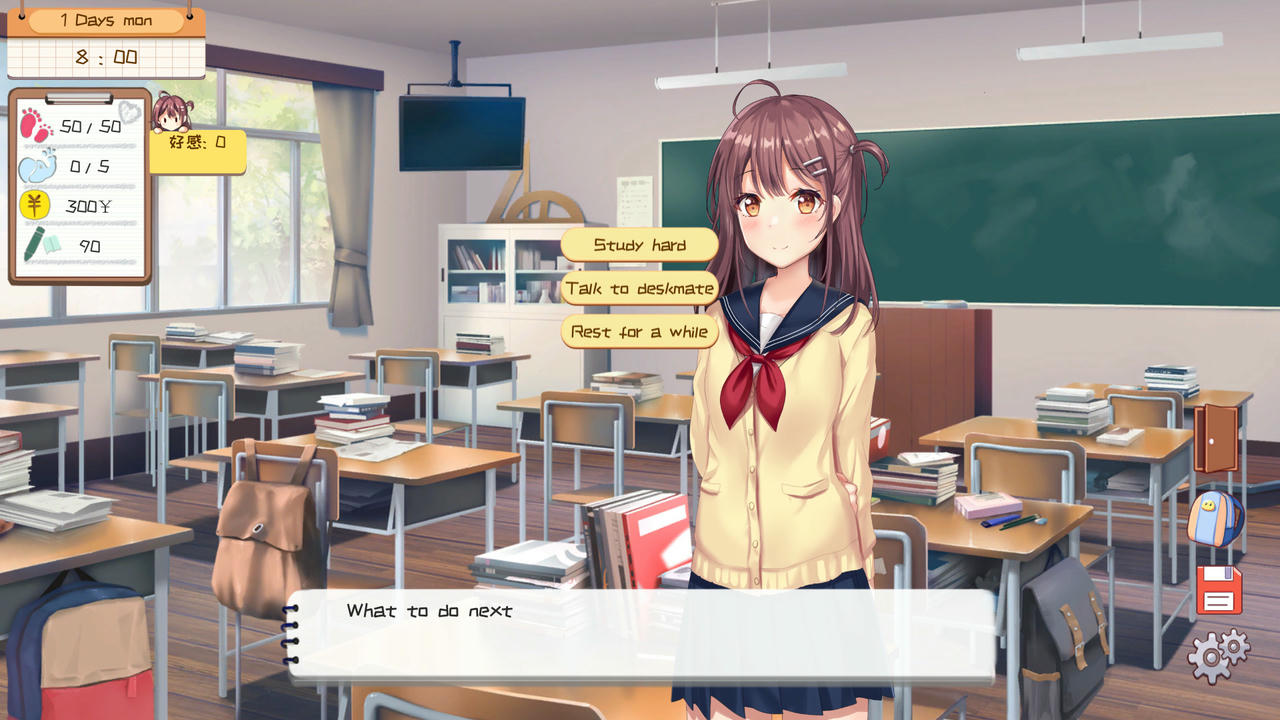Click the blue whale icon on the clipboard
The height and width of the screenshot is (720, 1280).
pos(35,167)
